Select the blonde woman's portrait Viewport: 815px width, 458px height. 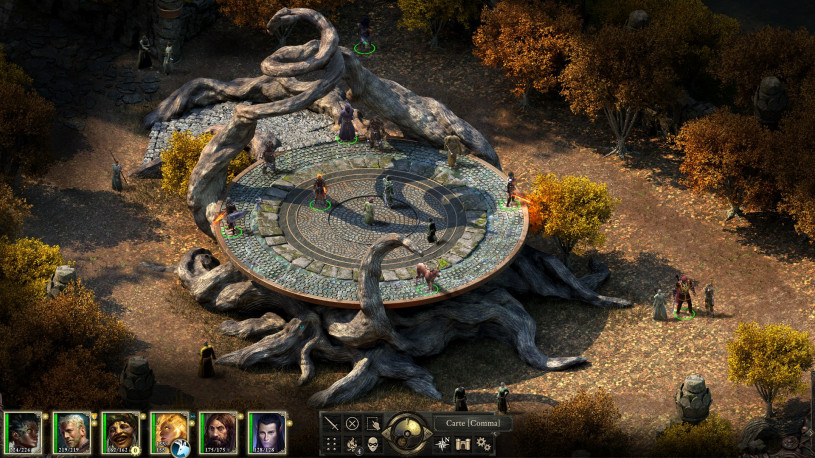pos(169,430)
